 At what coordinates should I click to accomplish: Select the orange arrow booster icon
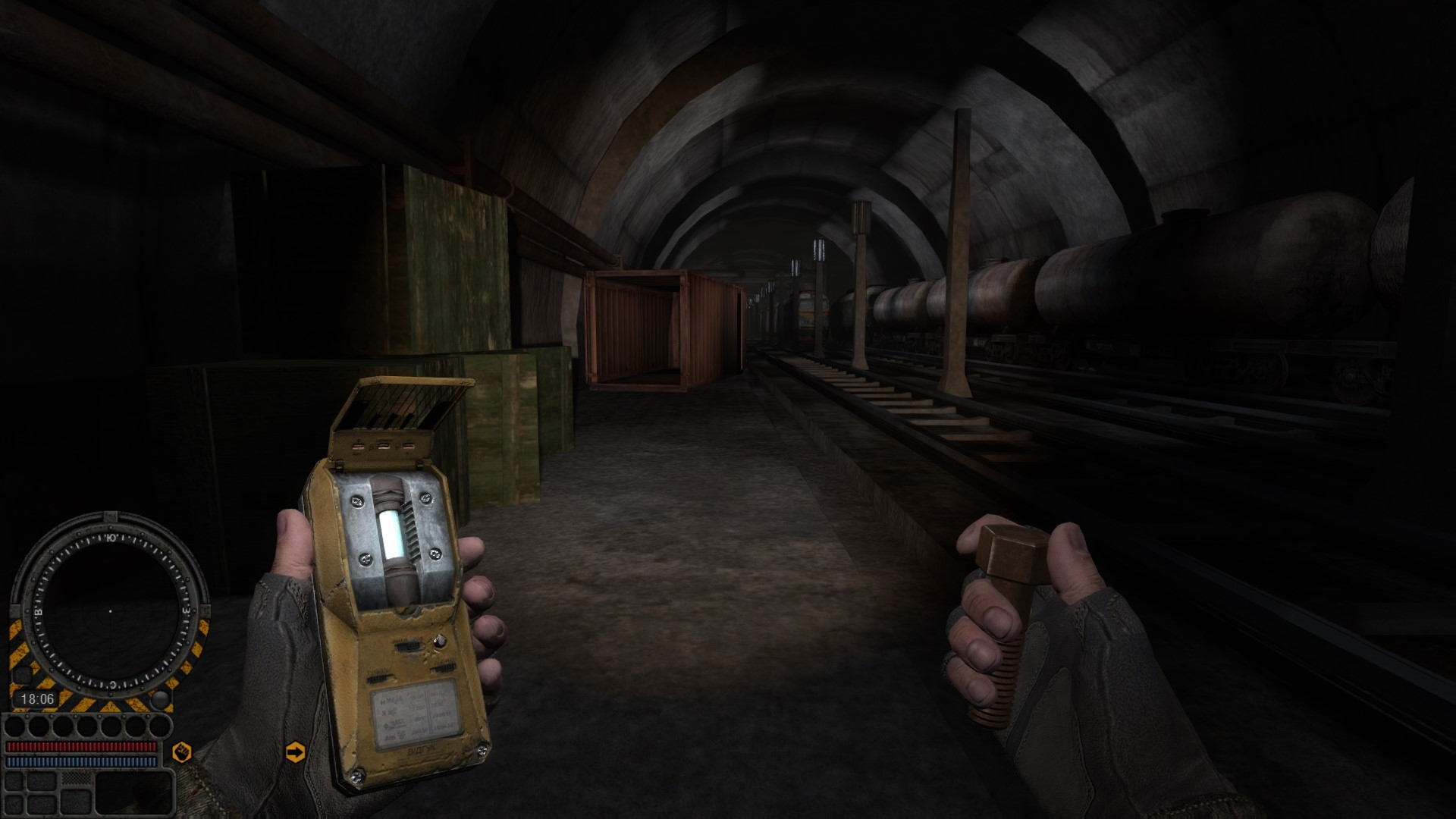295,752
